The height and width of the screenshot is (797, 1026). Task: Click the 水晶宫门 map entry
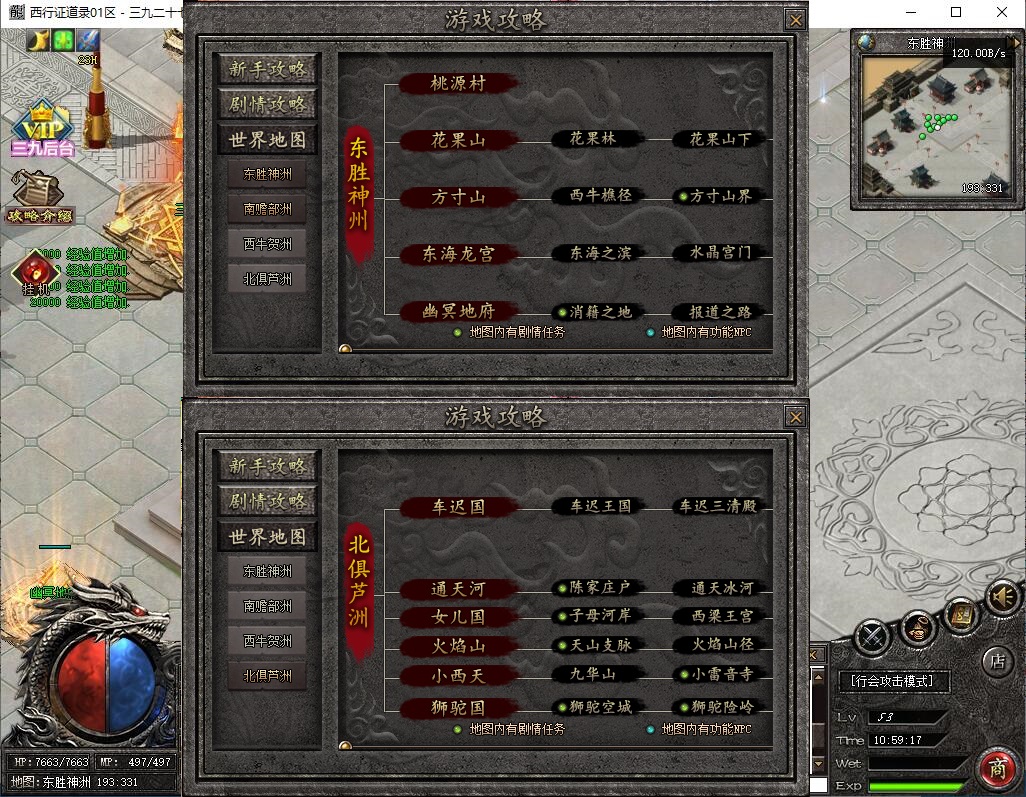tap(720, 253)
